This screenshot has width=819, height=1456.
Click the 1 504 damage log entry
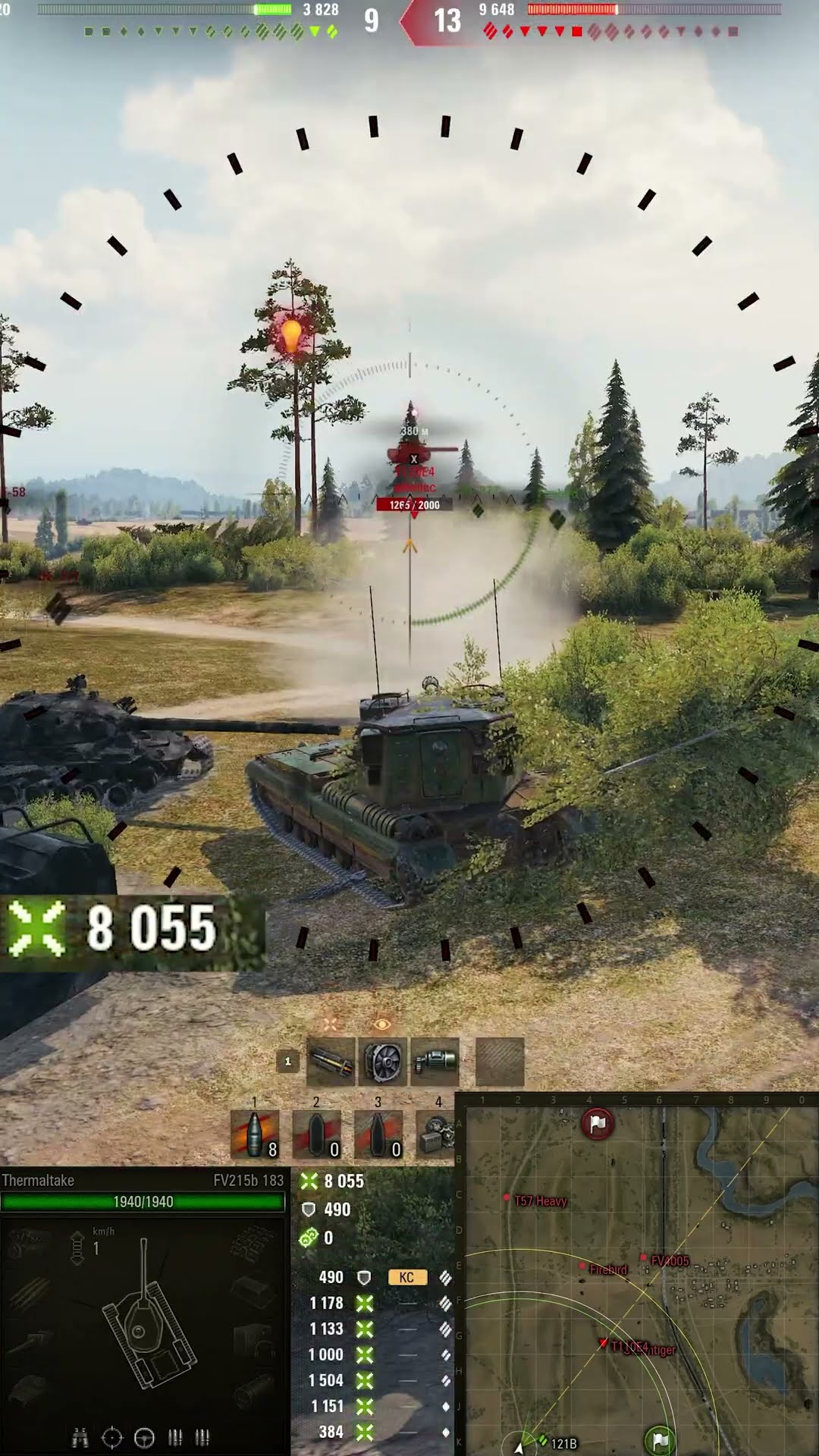click(327, 1380)
